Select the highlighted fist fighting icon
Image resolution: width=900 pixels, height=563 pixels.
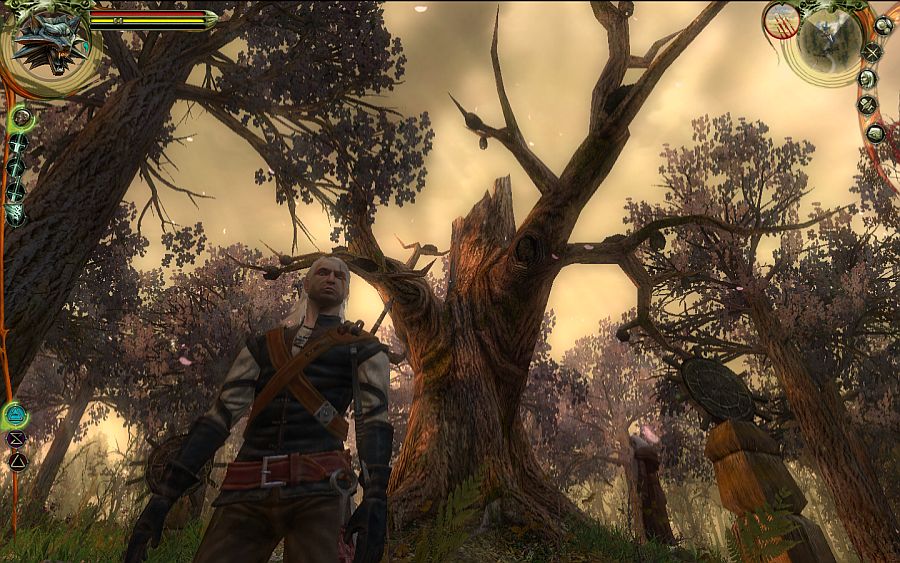(21, 119)
